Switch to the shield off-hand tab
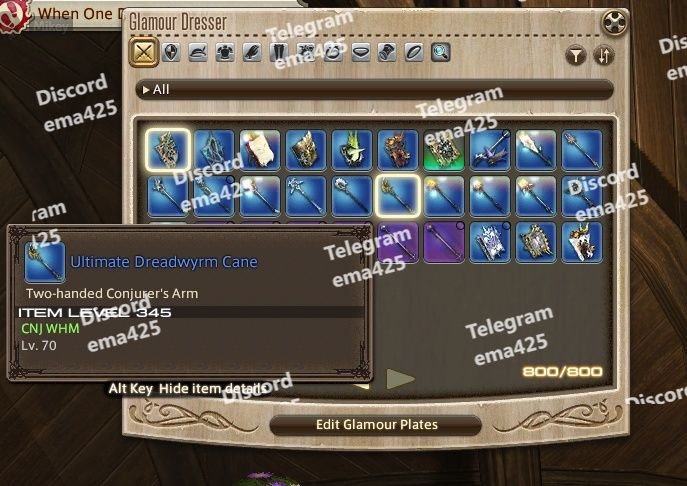 171,53
